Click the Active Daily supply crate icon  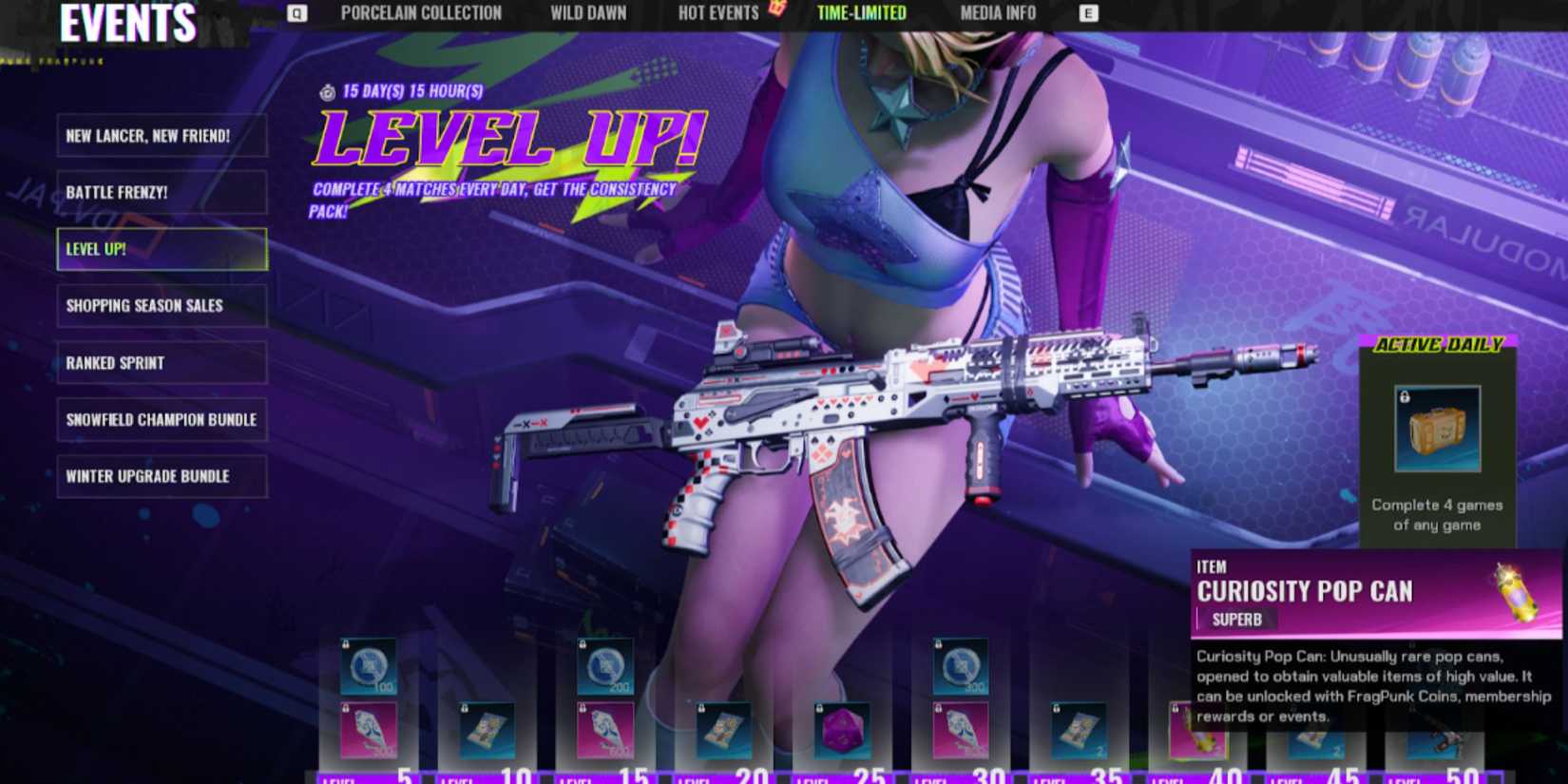click(1437, 430)
